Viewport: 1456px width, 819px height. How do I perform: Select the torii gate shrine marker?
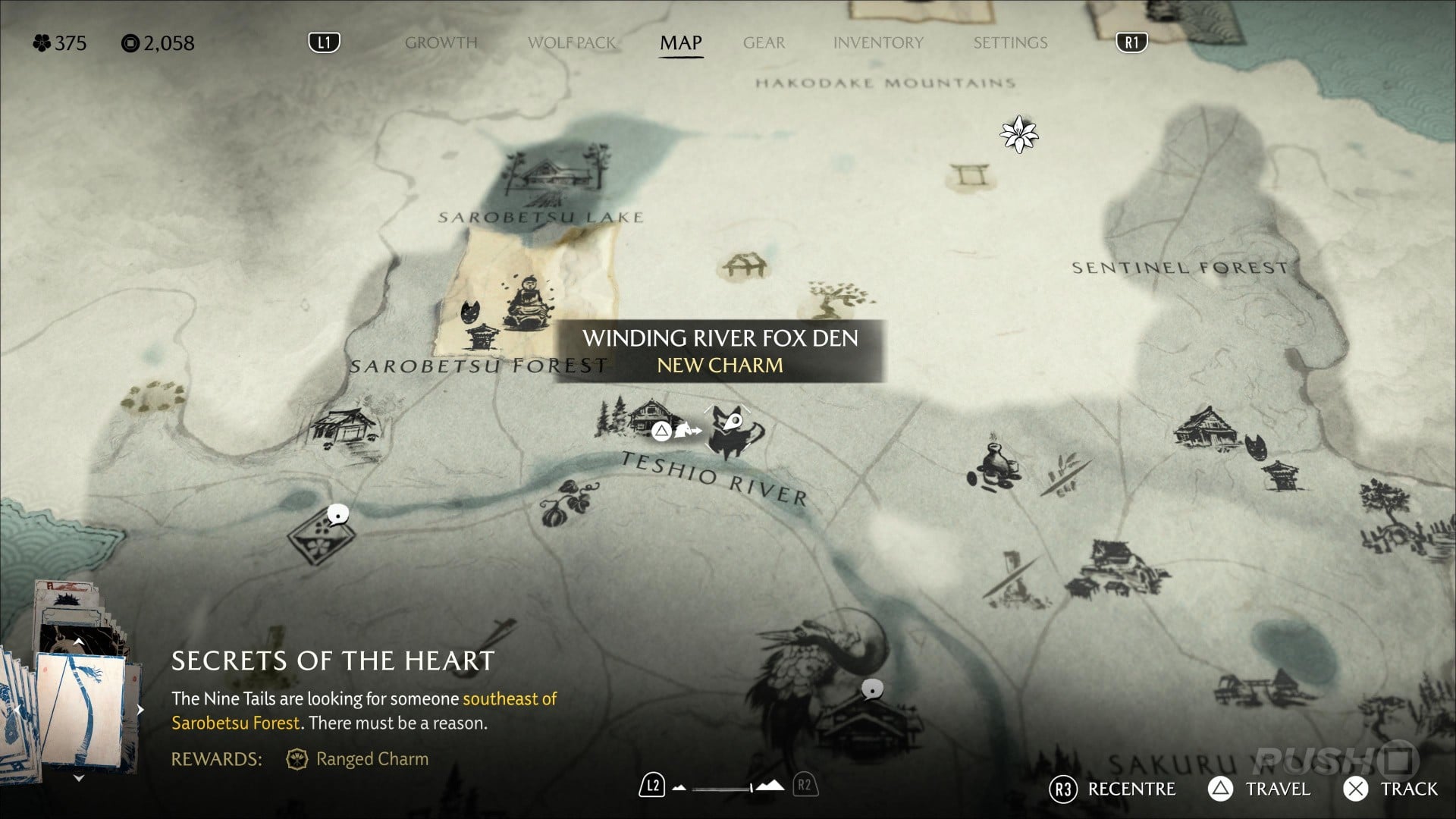click(970, 176)
